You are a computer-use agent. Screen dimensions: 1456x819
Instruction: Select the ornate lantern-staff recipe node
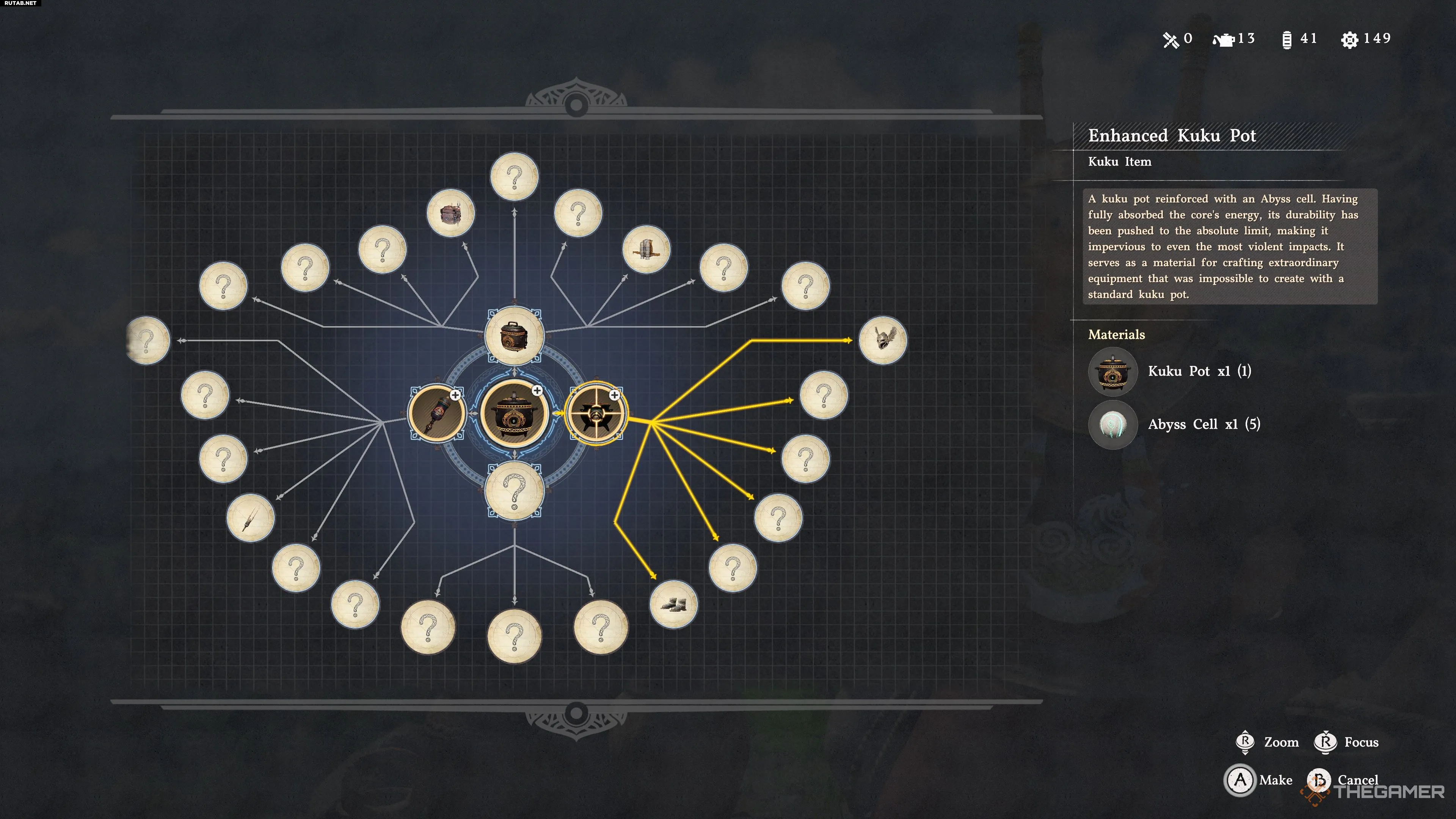437,413
